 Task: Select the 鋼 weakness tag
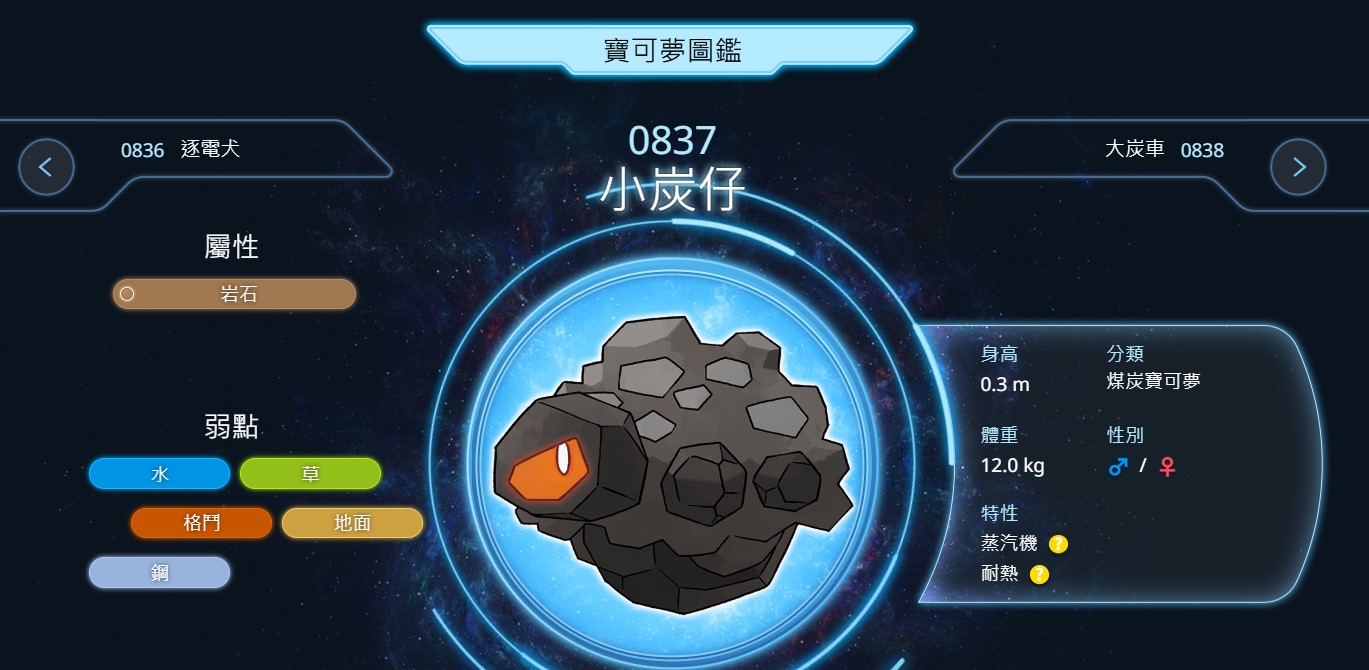pos(159,573)
